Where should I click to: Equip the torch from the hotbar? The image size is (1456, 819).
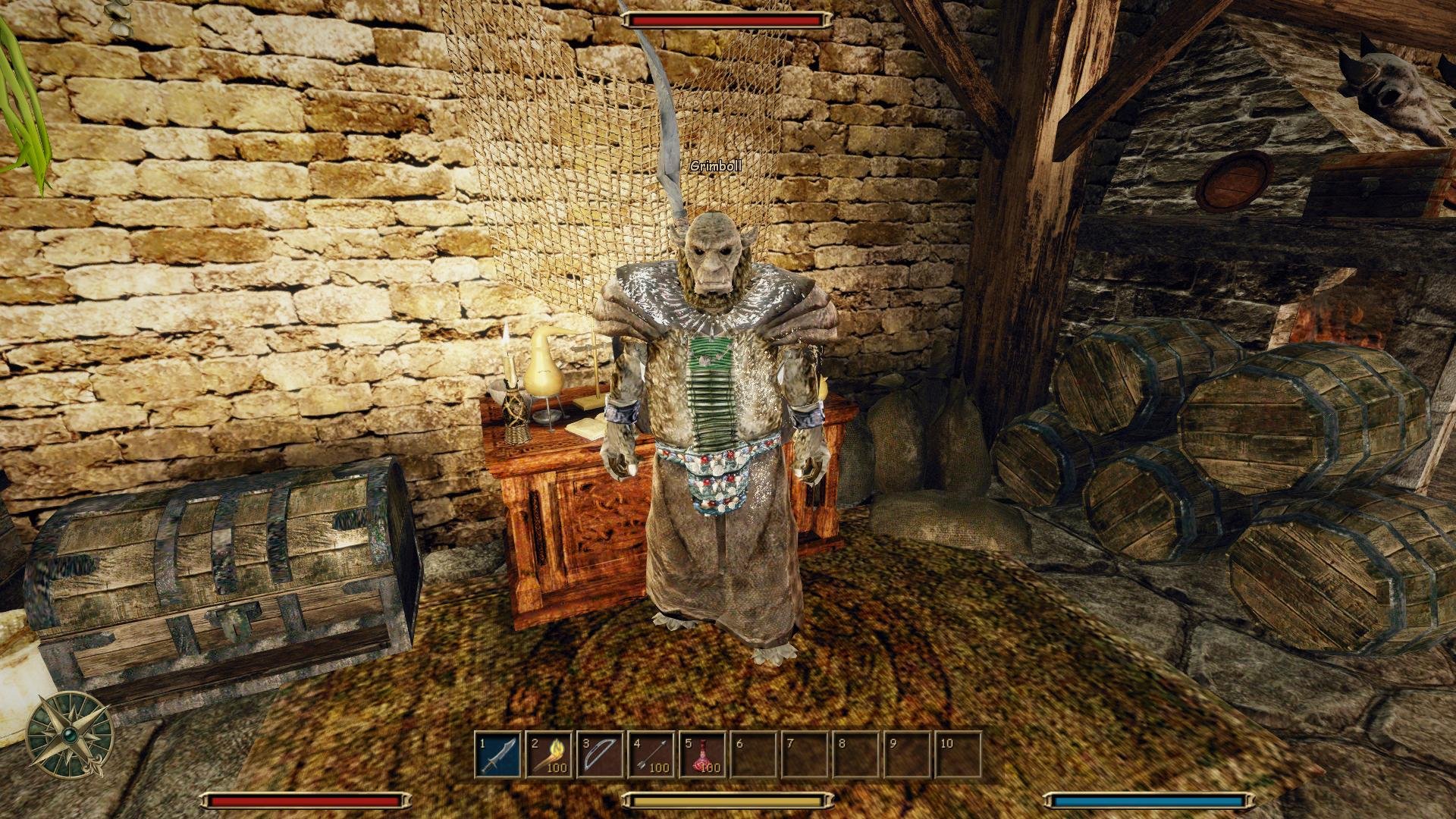[x=550, y=755]
